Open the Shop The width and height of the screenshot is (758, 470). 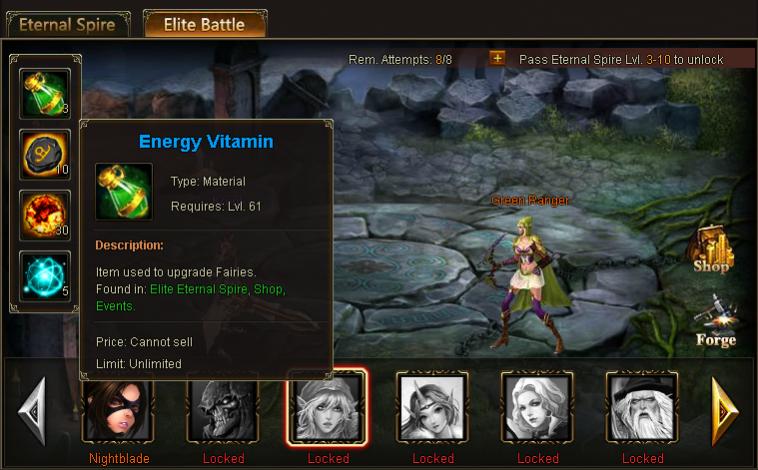(x=713, y=250)
